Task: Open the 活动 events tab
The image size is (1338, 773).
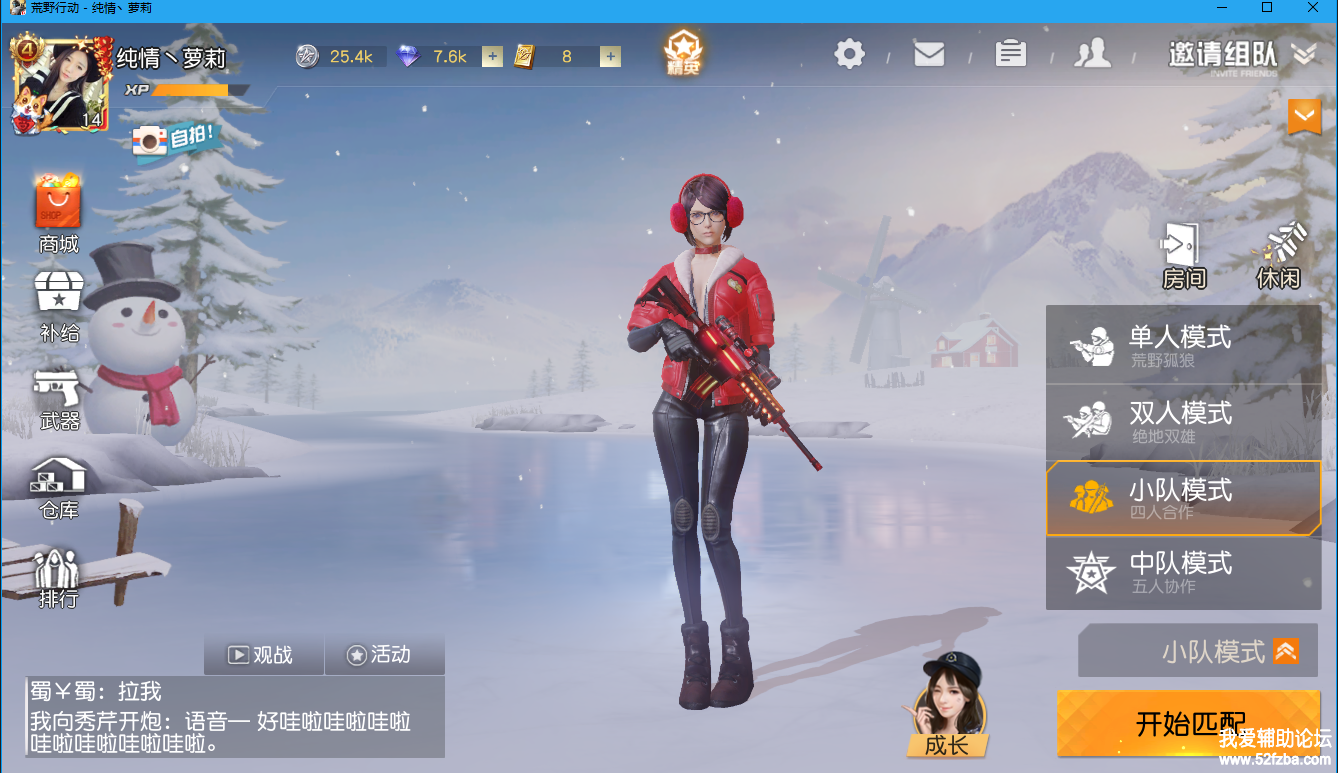Action: [x=381, y=655]
